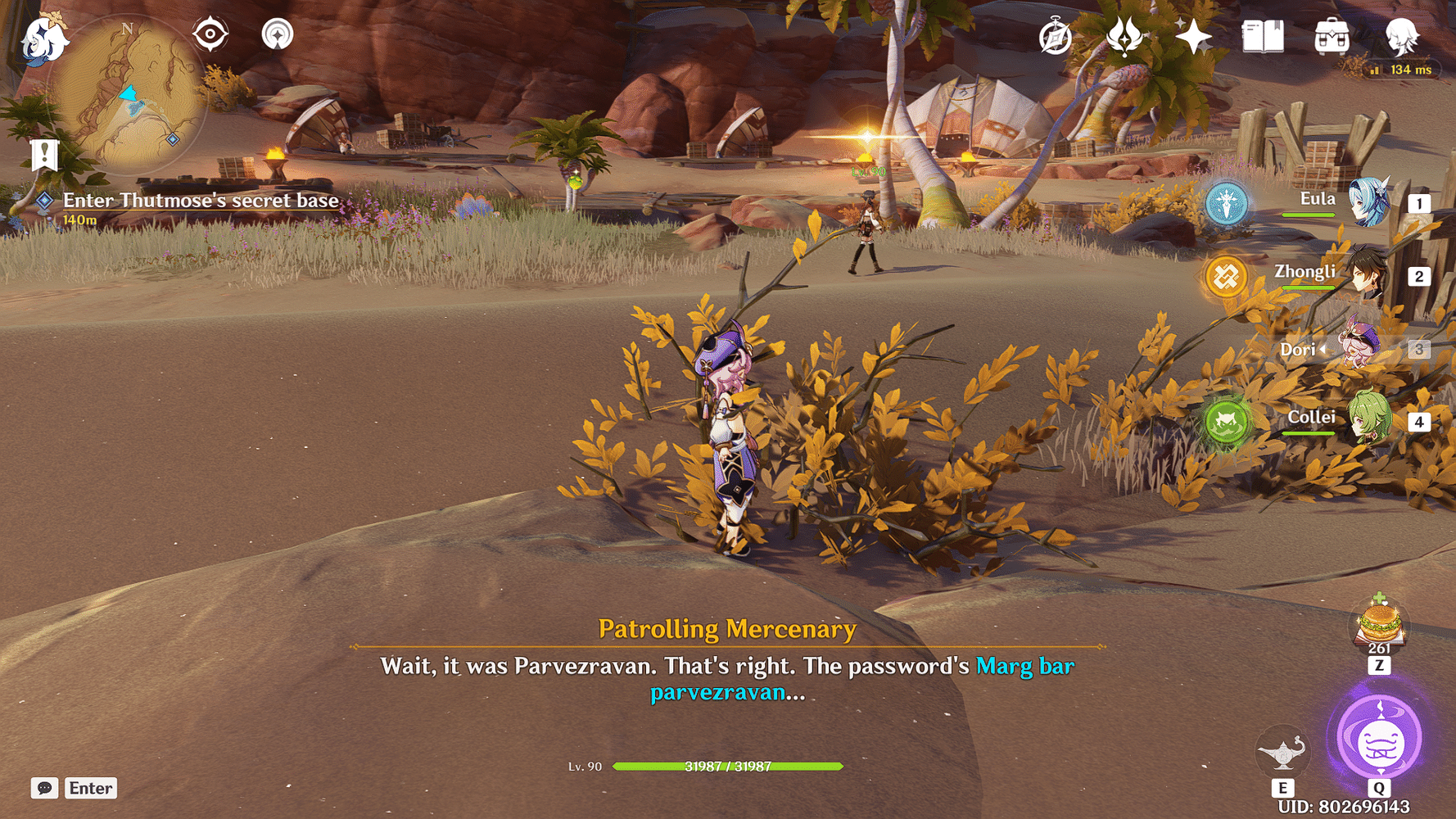
Task: Use the burger food quick item
Action: click(x=1380, y=624)
